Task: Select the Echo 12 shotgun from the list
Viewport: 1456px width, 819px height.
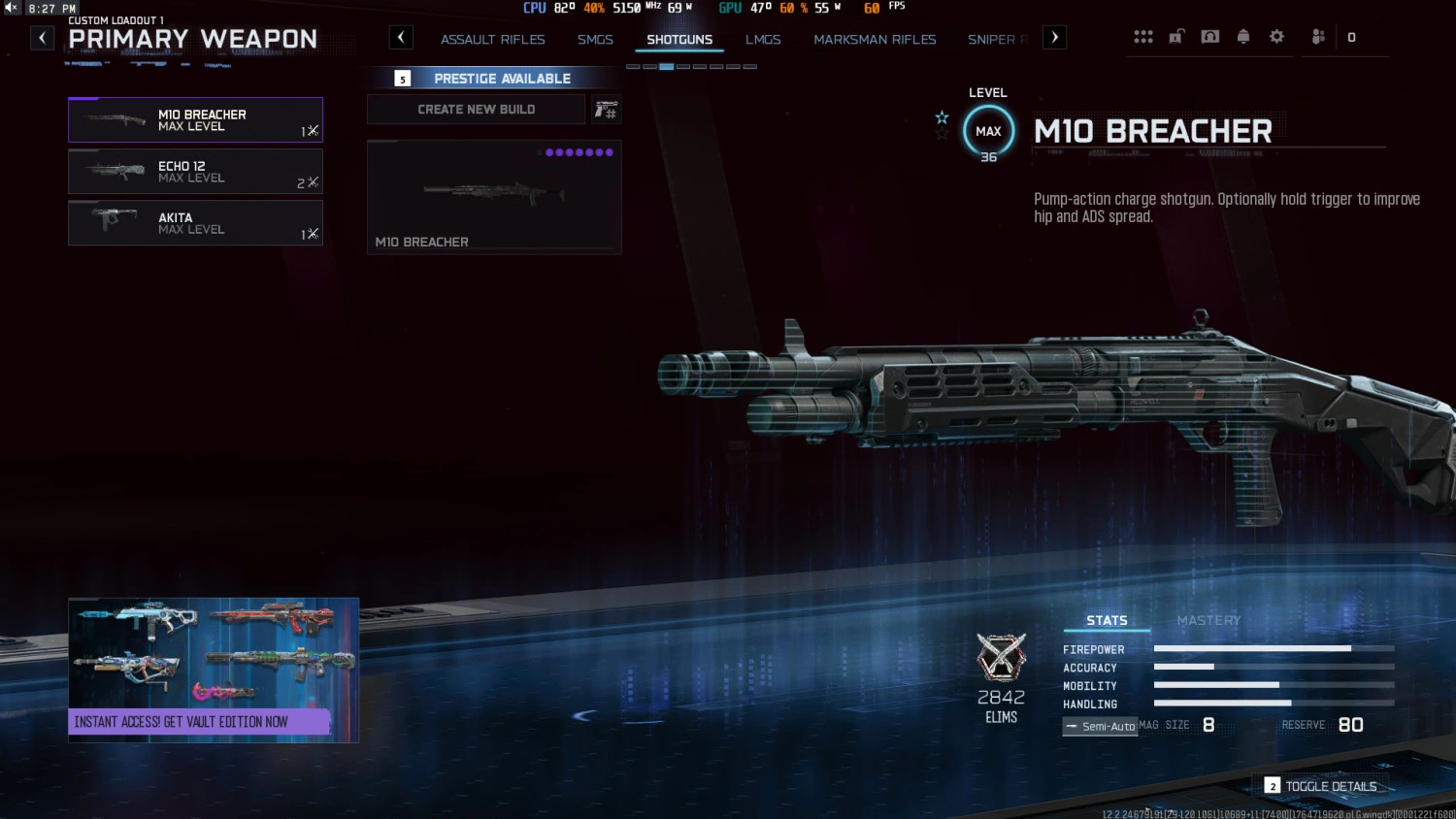Action: [x=195, y=172]
